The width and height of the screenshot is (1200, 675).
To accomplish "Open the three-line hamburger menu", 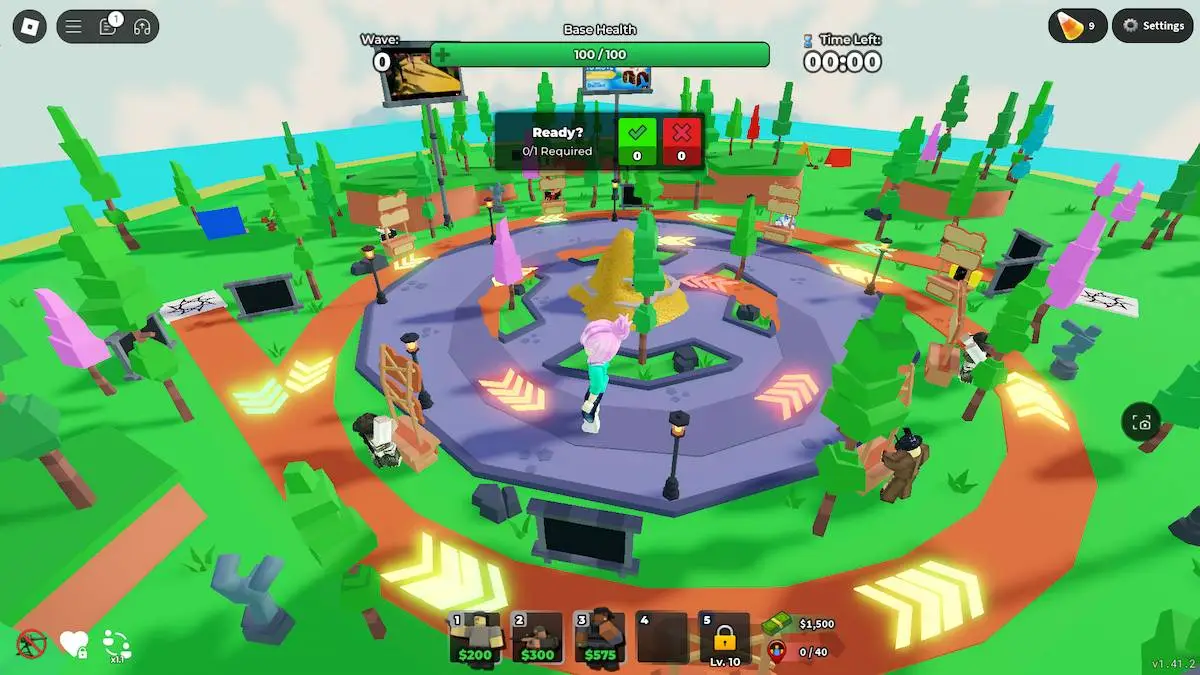I will point(74,27).
